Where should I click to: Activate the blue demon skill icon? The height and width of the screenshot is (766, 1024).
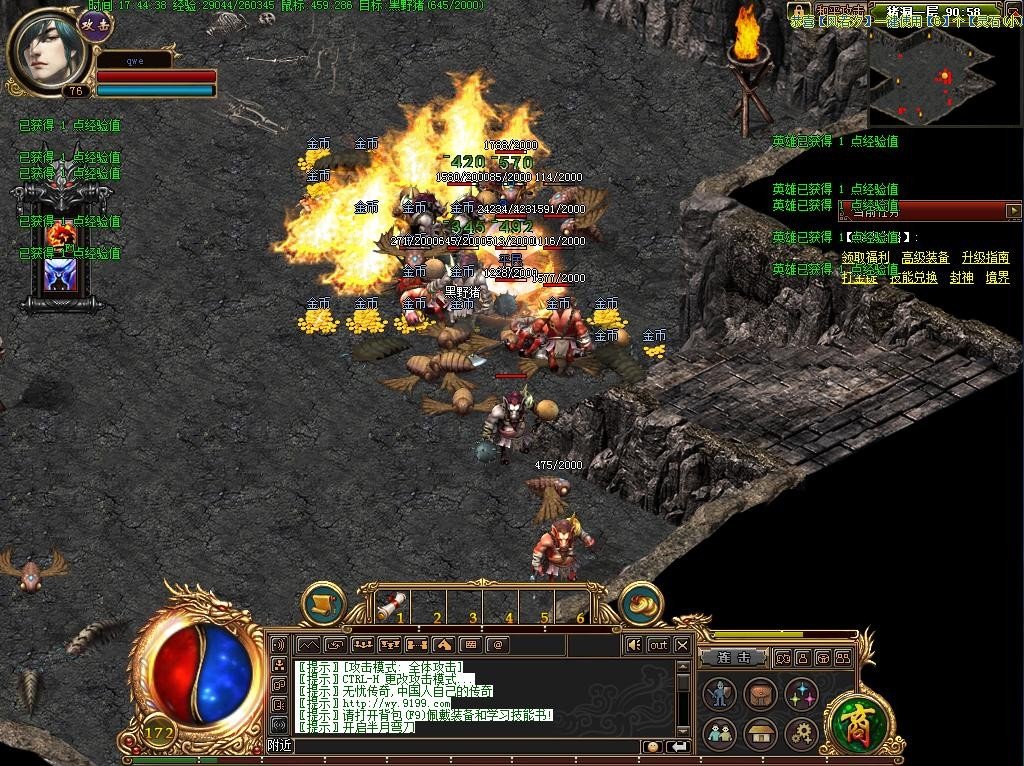[61, 274]
